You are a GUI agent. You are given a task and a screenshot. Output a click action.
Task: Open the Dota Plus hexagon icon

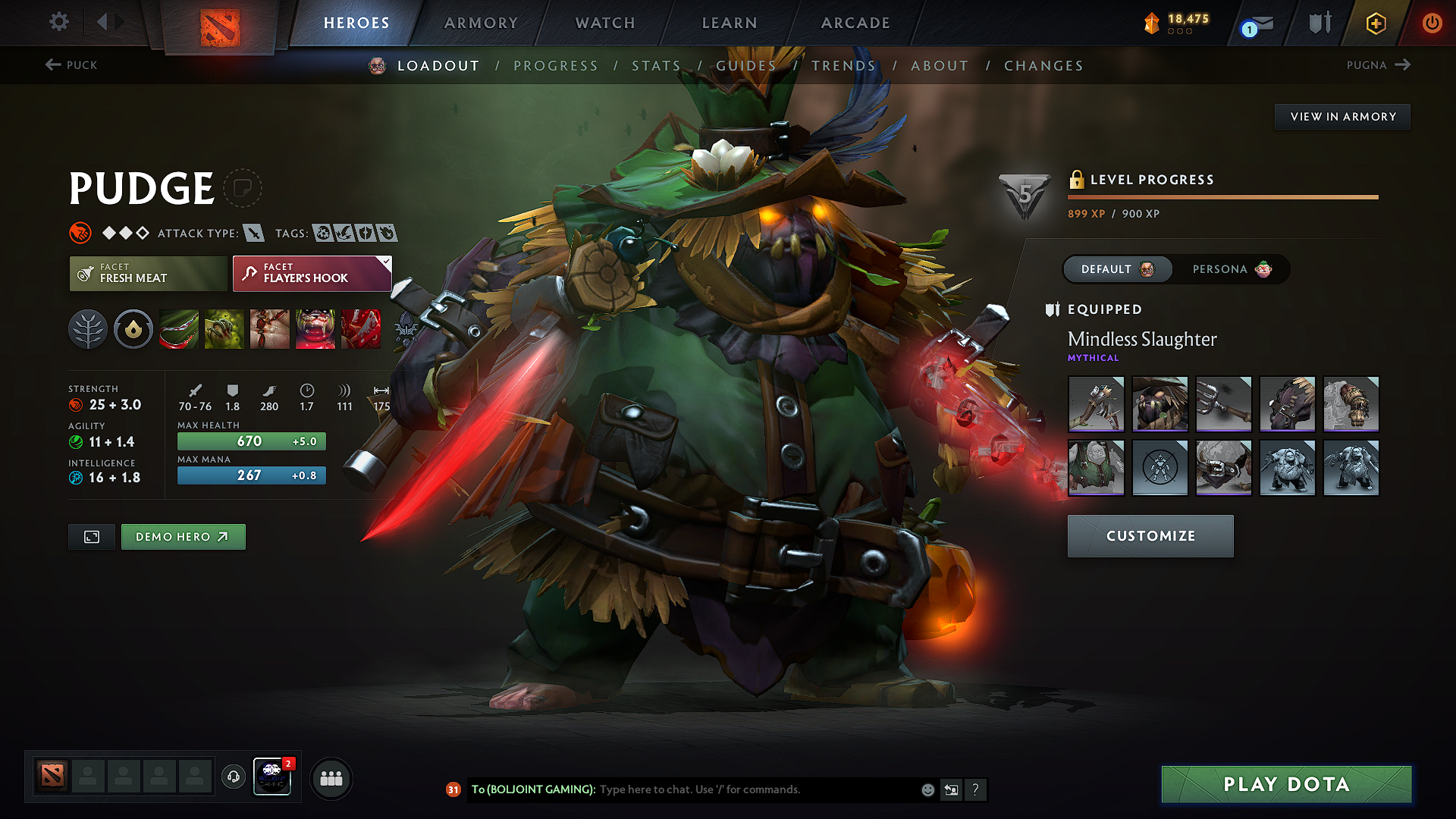click(1375, 23)
